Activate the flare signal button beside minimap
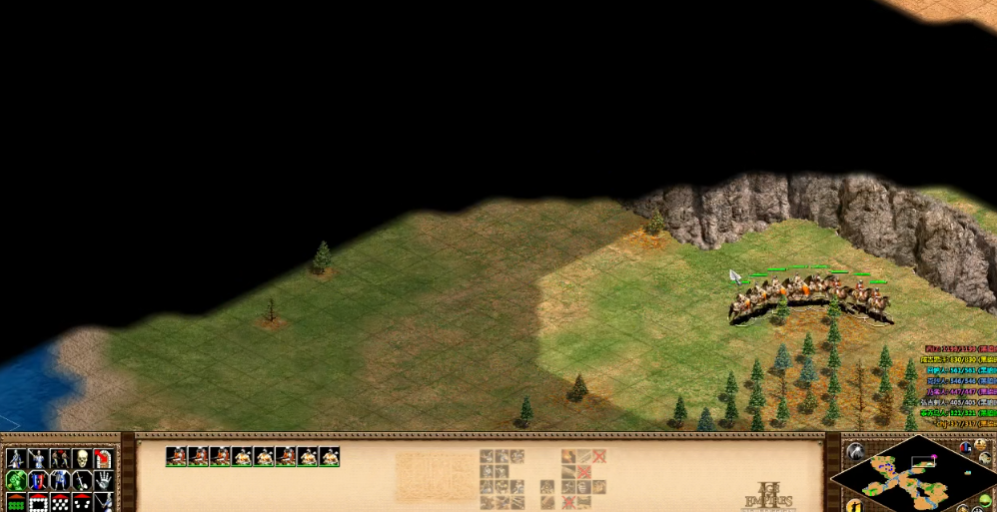The image size is (997, 512). (x=856, y=451)
